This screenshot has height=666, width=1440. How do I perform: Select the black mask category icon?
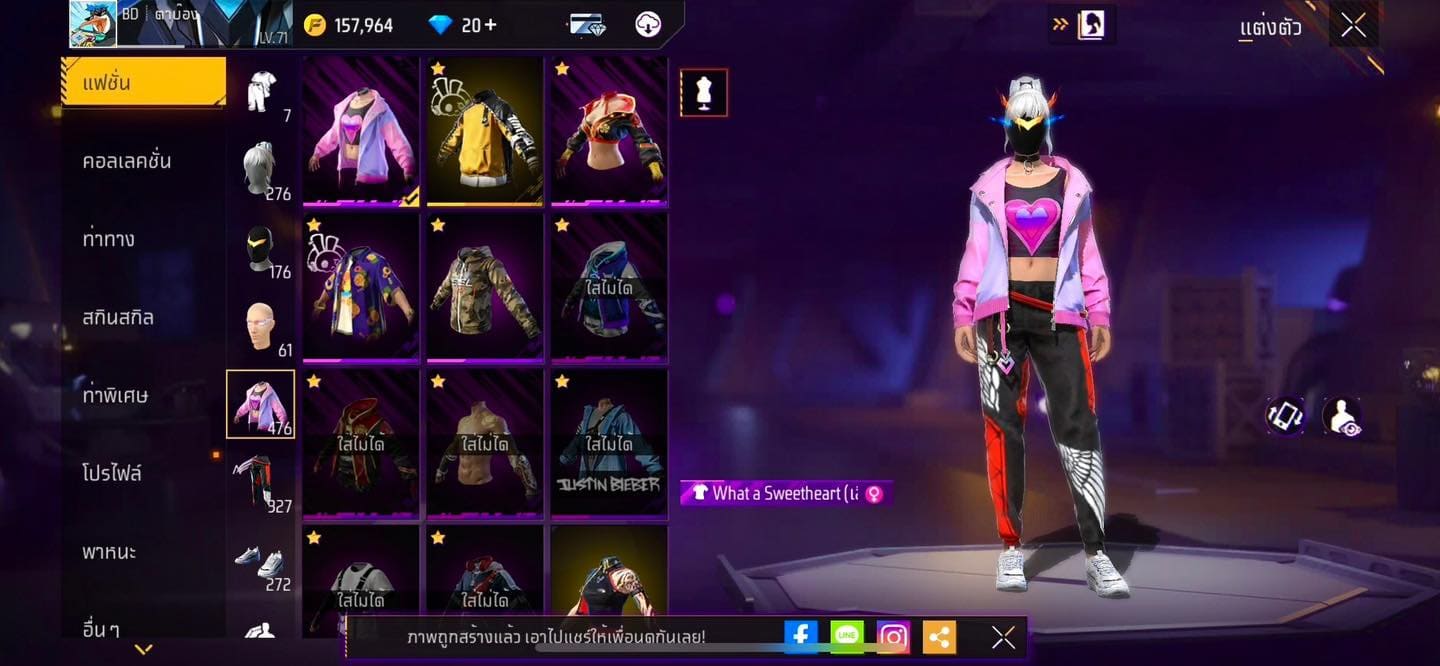click(x=260, y=248)
